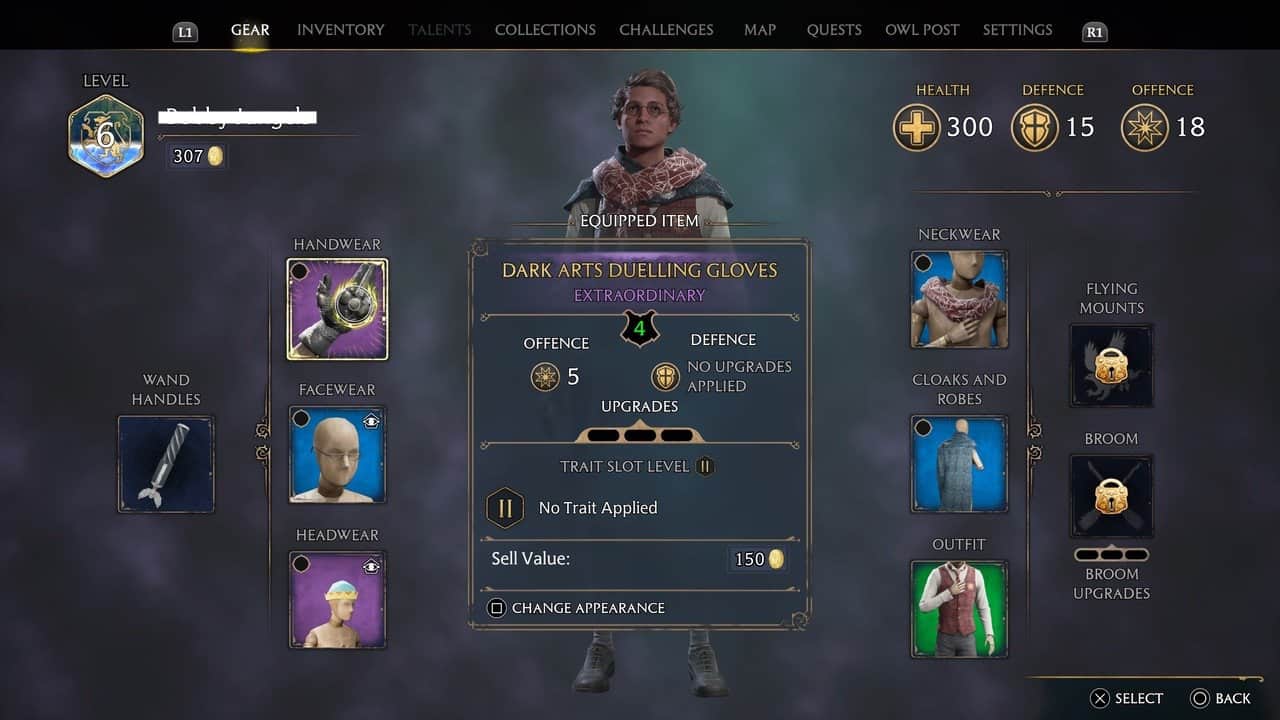Viewport: 1280px width, 720px height.
Task: Select the Owl Post tab
Action: coord(922,30)
